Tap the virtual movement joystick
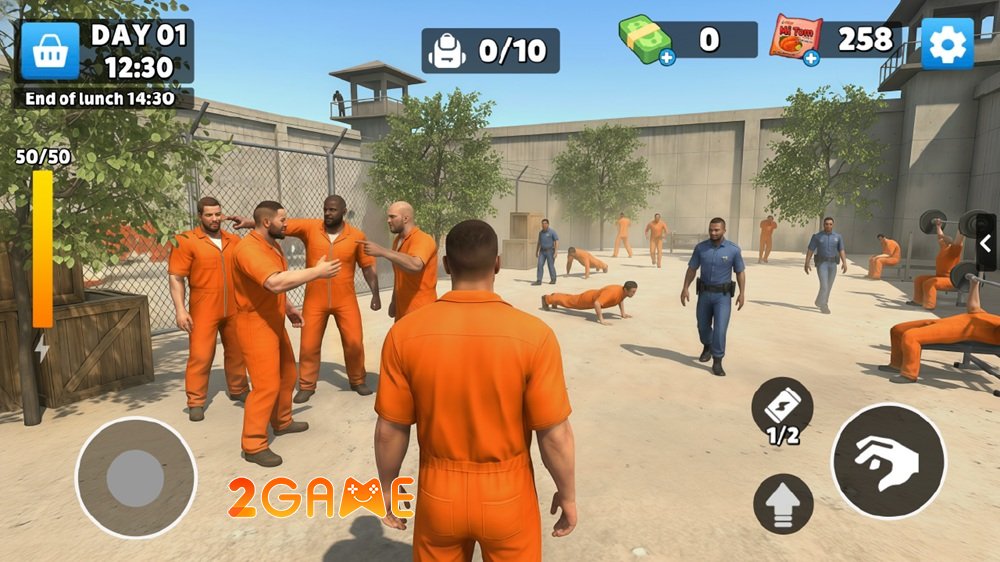The height and width of the screenshot is (562, 1000). pyautogui.click(x=136, y=477)
